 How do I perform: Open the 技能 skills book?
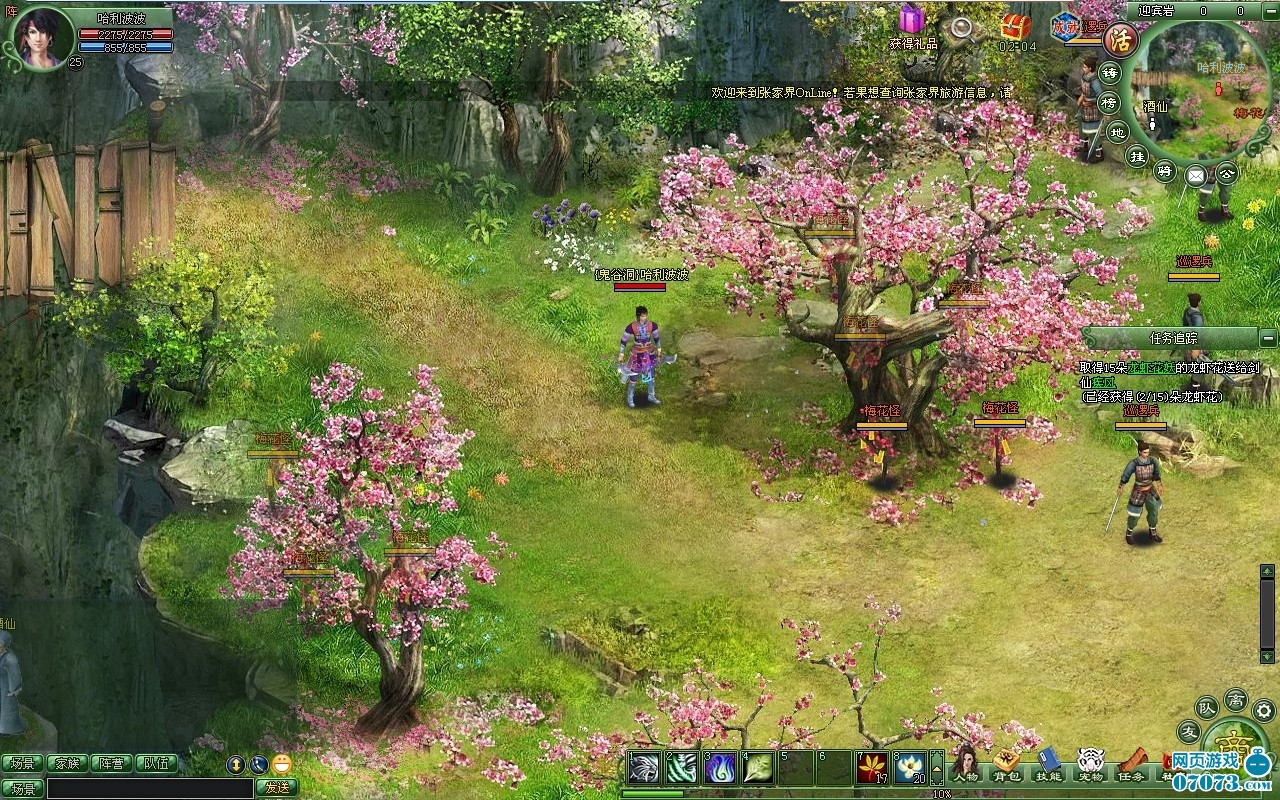coord(1048,764)
